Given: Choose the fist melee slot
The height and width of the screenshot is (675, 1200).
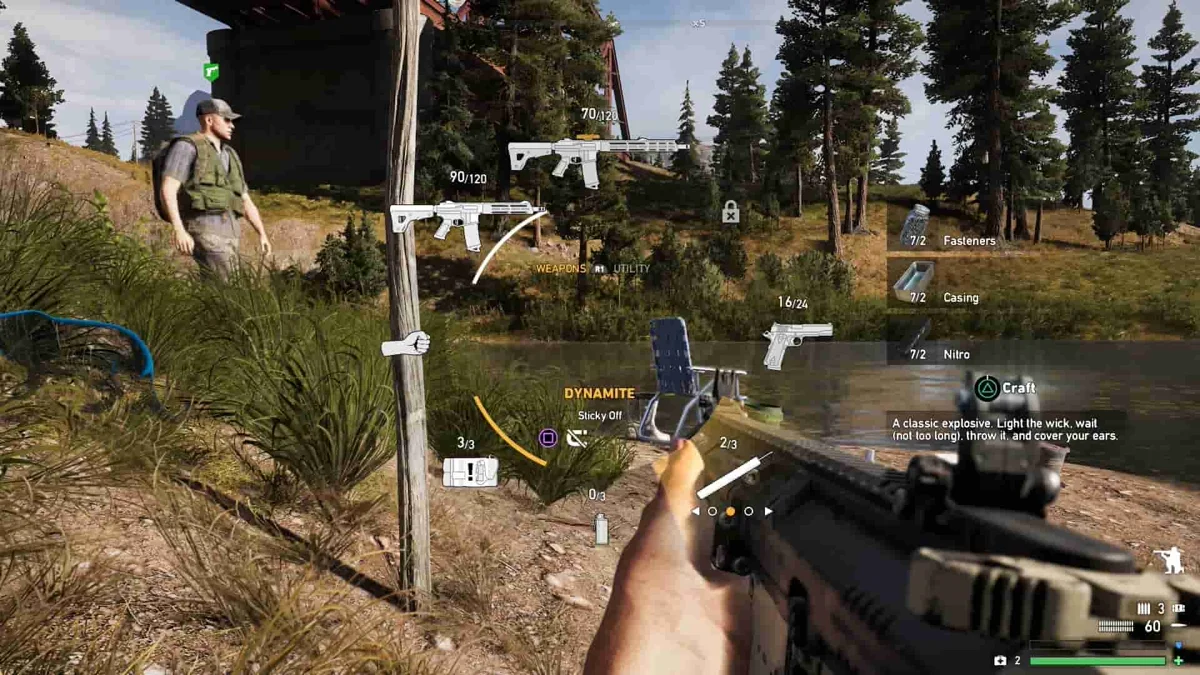Looking at the screenshot, I should [x=406, y=345].
